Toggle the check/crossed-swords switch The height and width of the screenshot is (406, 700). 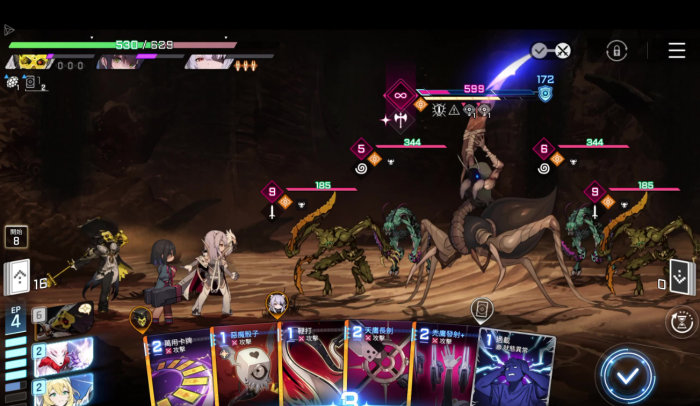pyautogui.click(x=551, y=50)
